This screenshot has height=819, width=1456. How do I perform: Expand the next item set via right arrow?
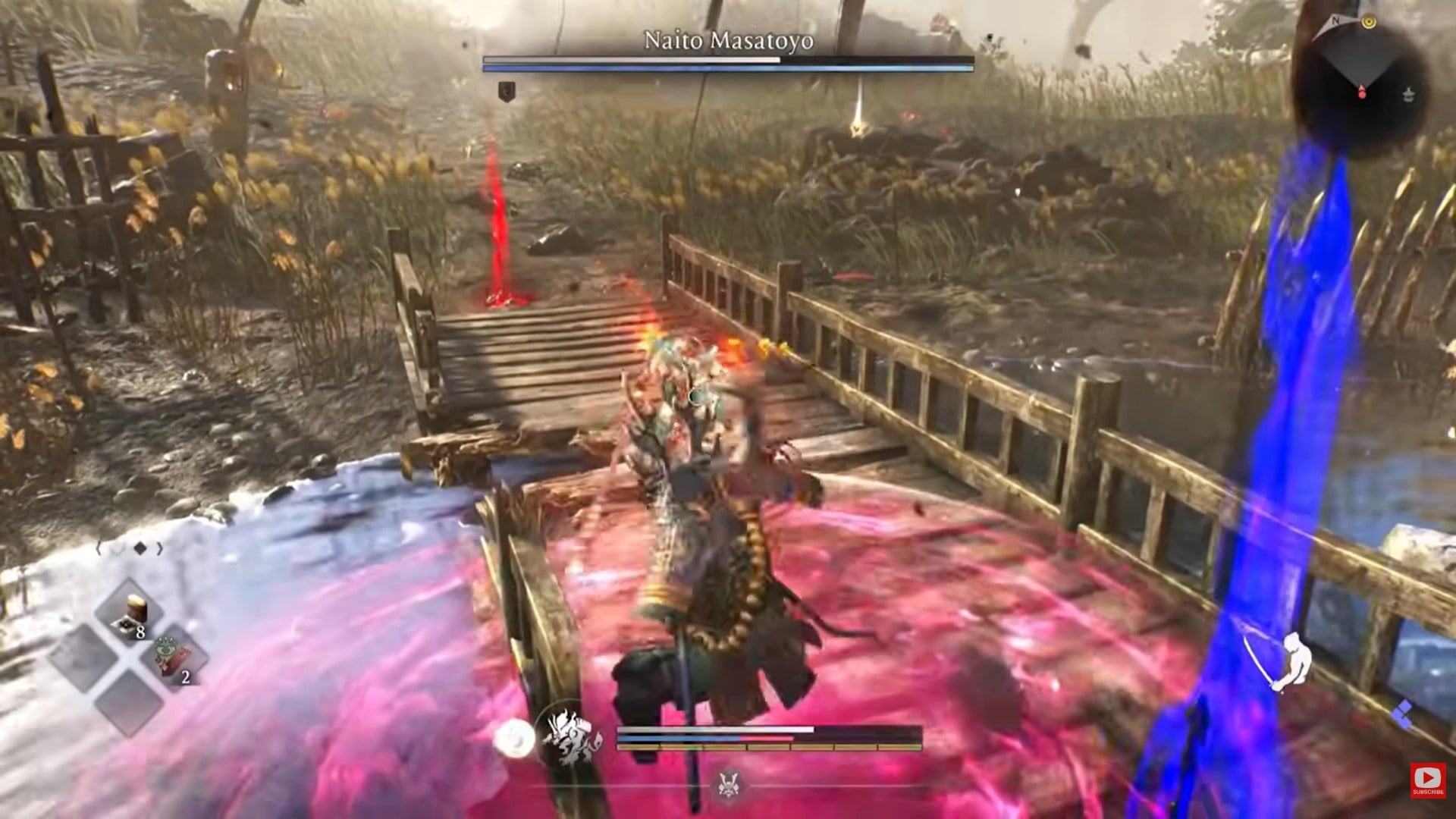point(158,549)
